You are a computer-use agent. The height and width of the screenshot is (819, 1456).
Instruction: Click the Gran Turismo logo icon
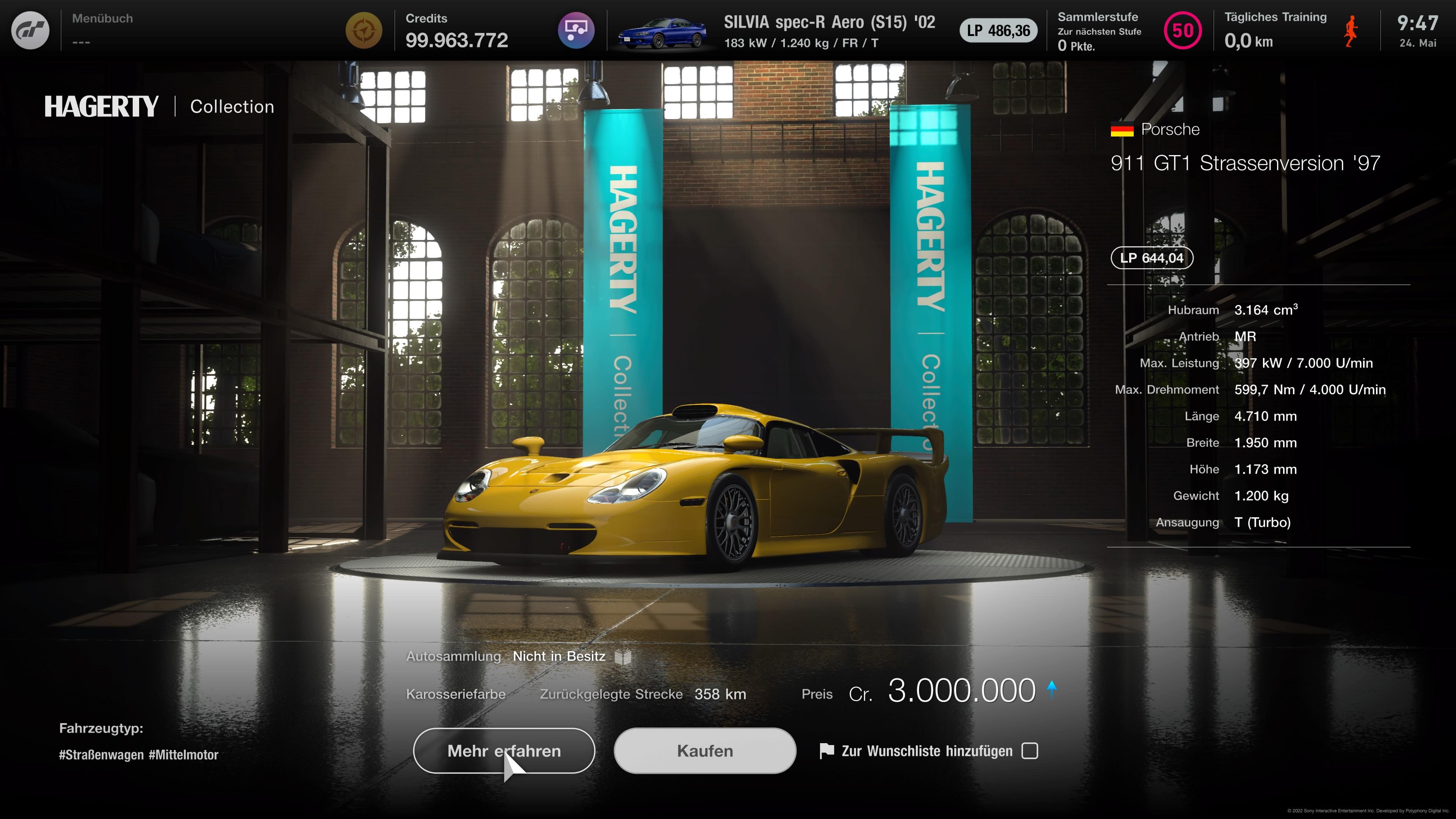click(x=30, y=30)
